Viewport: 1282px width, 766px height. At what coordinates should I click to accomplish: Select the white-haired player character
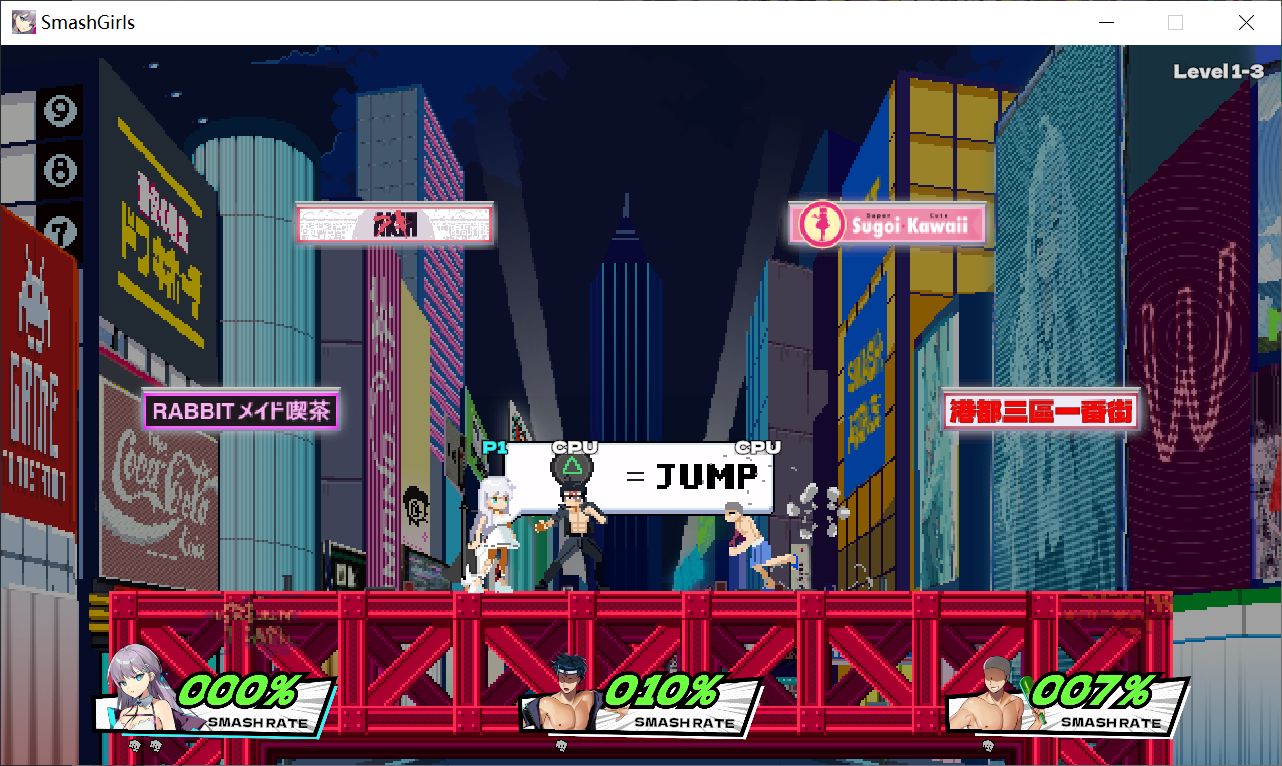497,530
